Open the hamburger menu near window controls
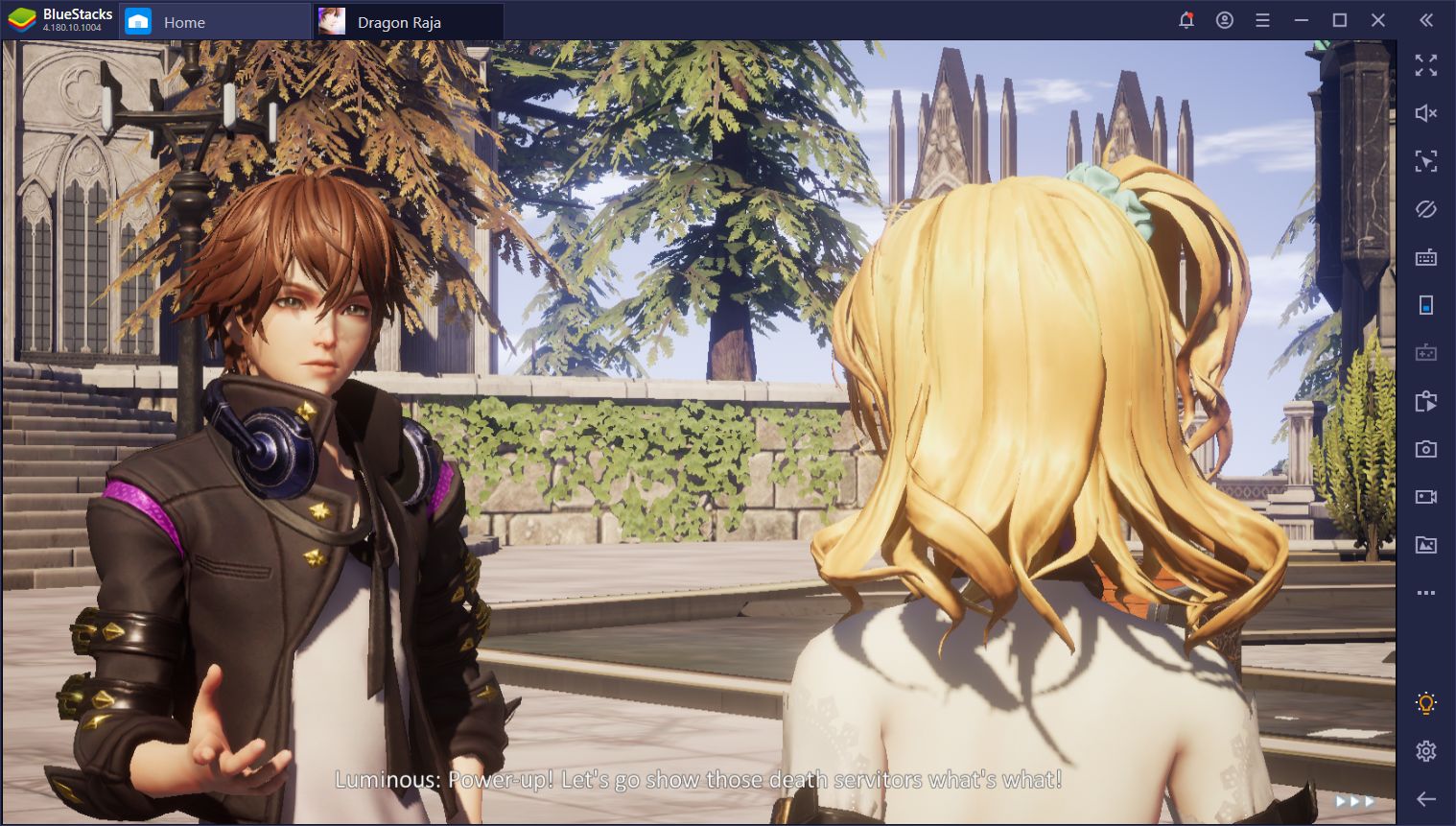 point(1262,19)
